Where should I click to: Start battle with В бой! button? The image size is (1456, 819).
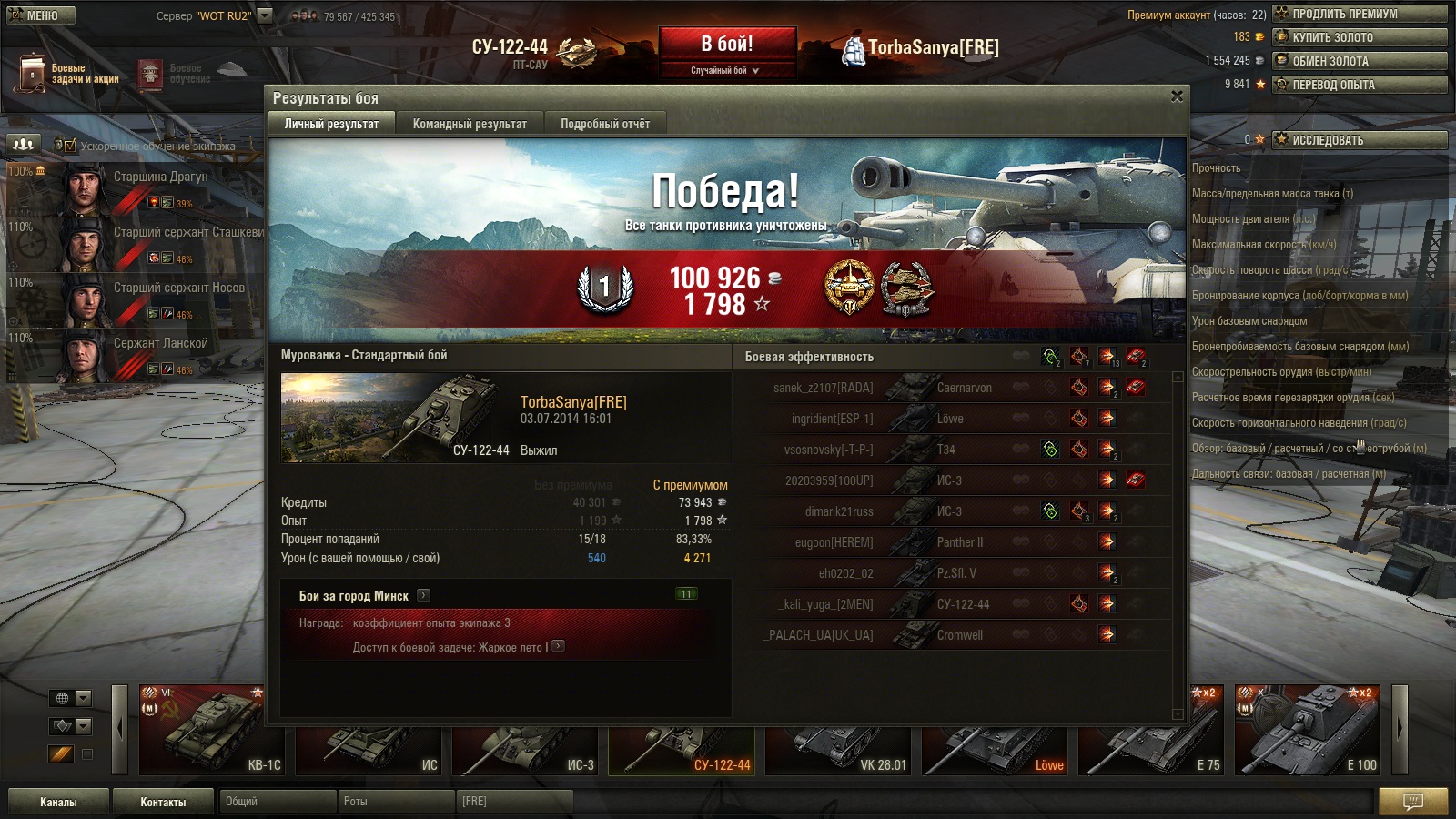[x=727, y=45]
